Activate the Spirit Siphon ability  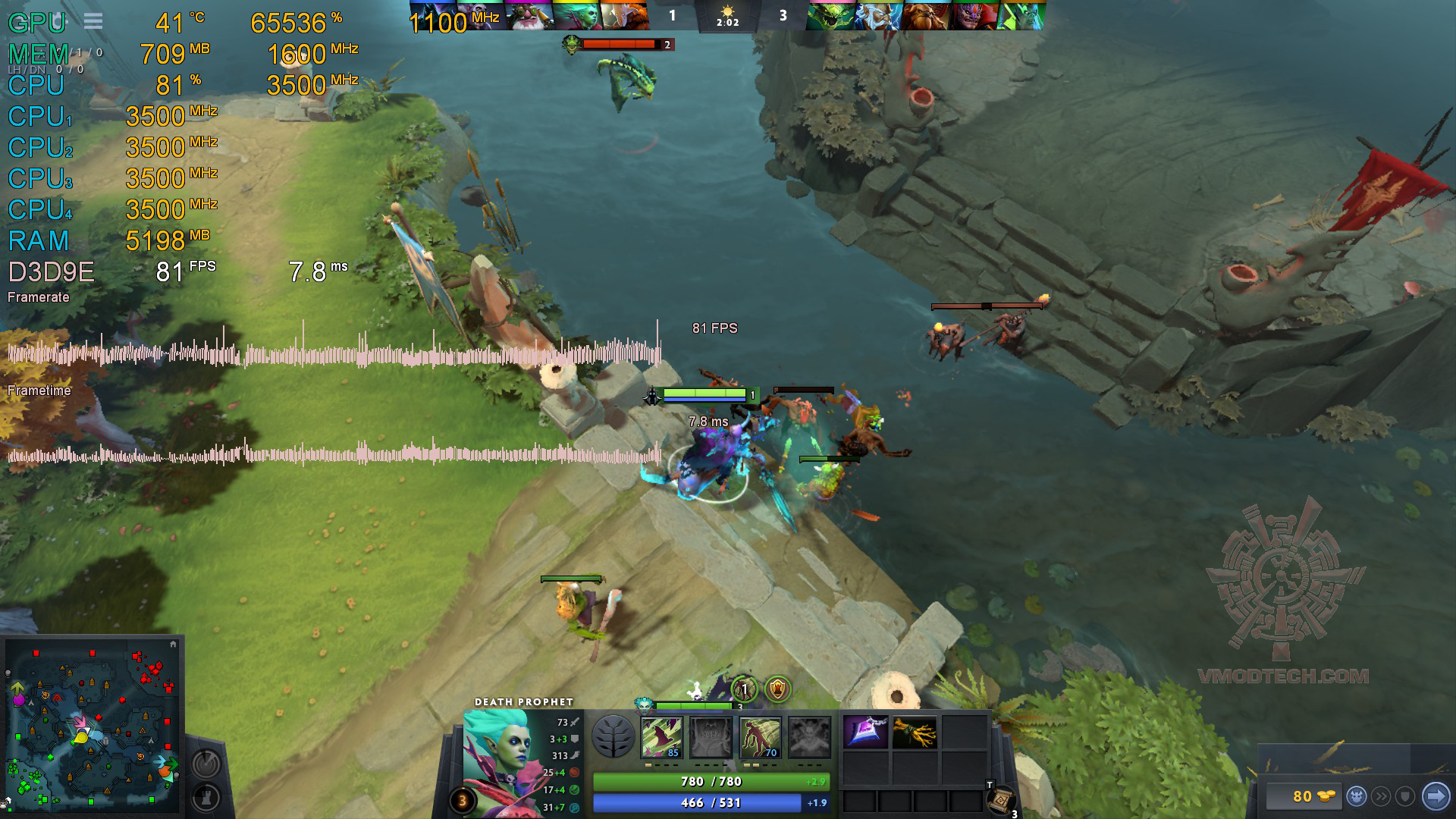tap(760, 736)
